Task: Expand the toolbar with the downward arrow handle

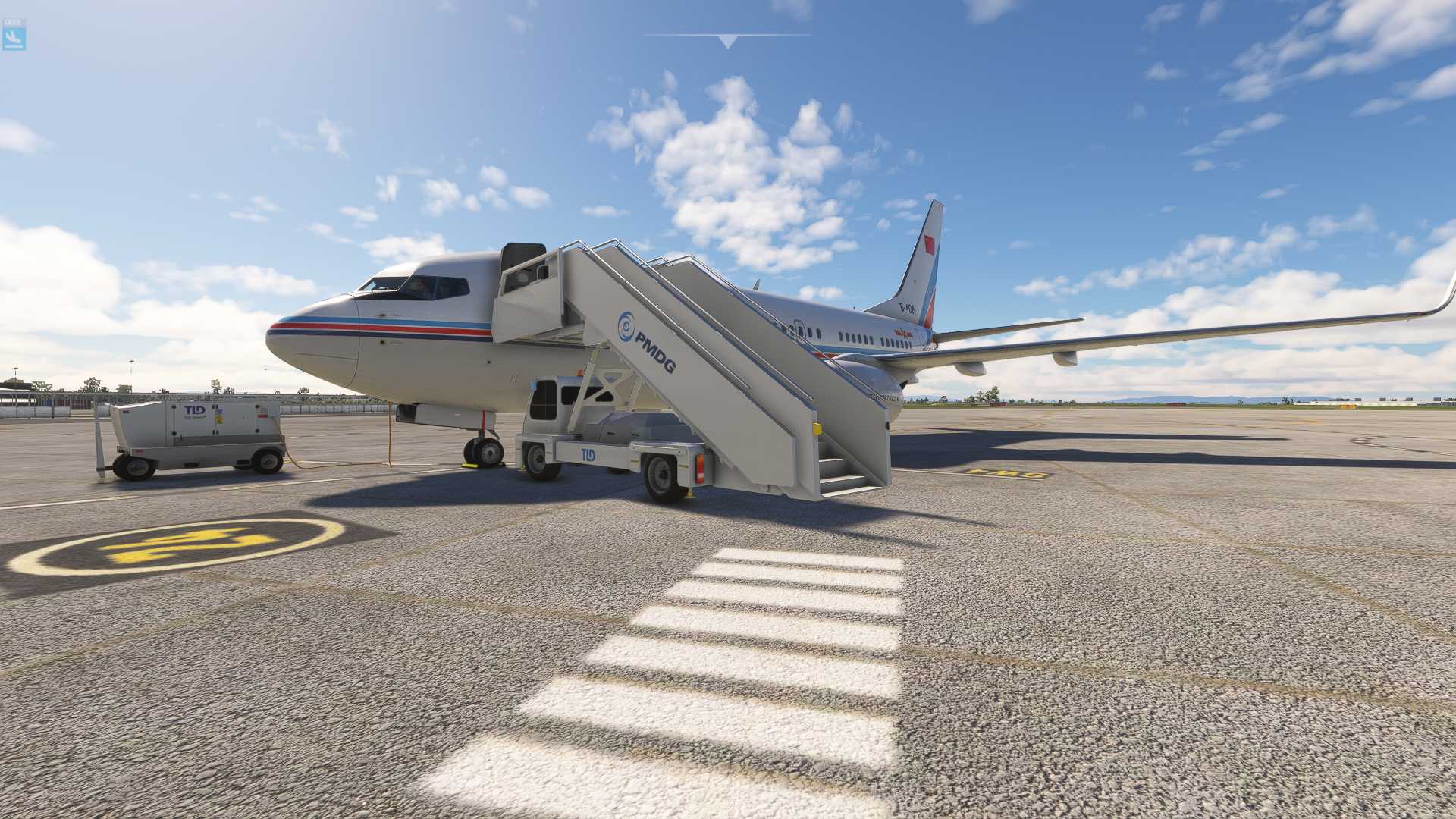Action: point(727,41)
